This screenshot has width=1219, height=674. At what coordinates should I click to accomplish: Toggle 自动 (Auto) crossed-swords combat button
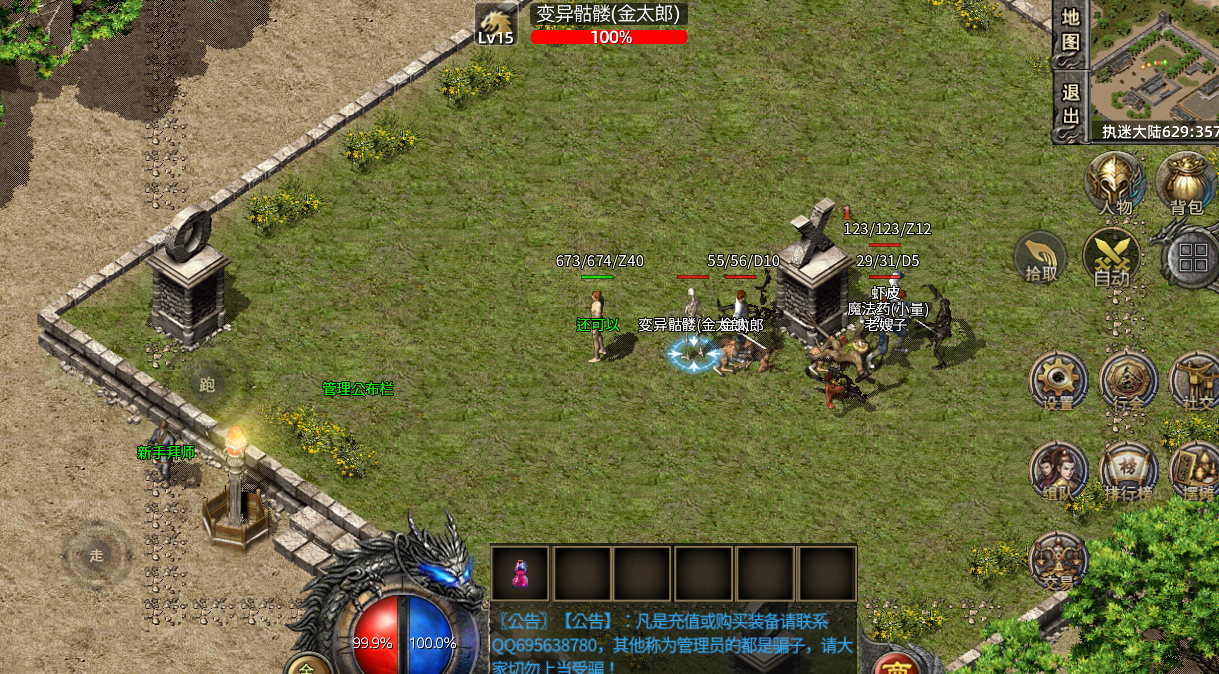tap(1111, 258)
